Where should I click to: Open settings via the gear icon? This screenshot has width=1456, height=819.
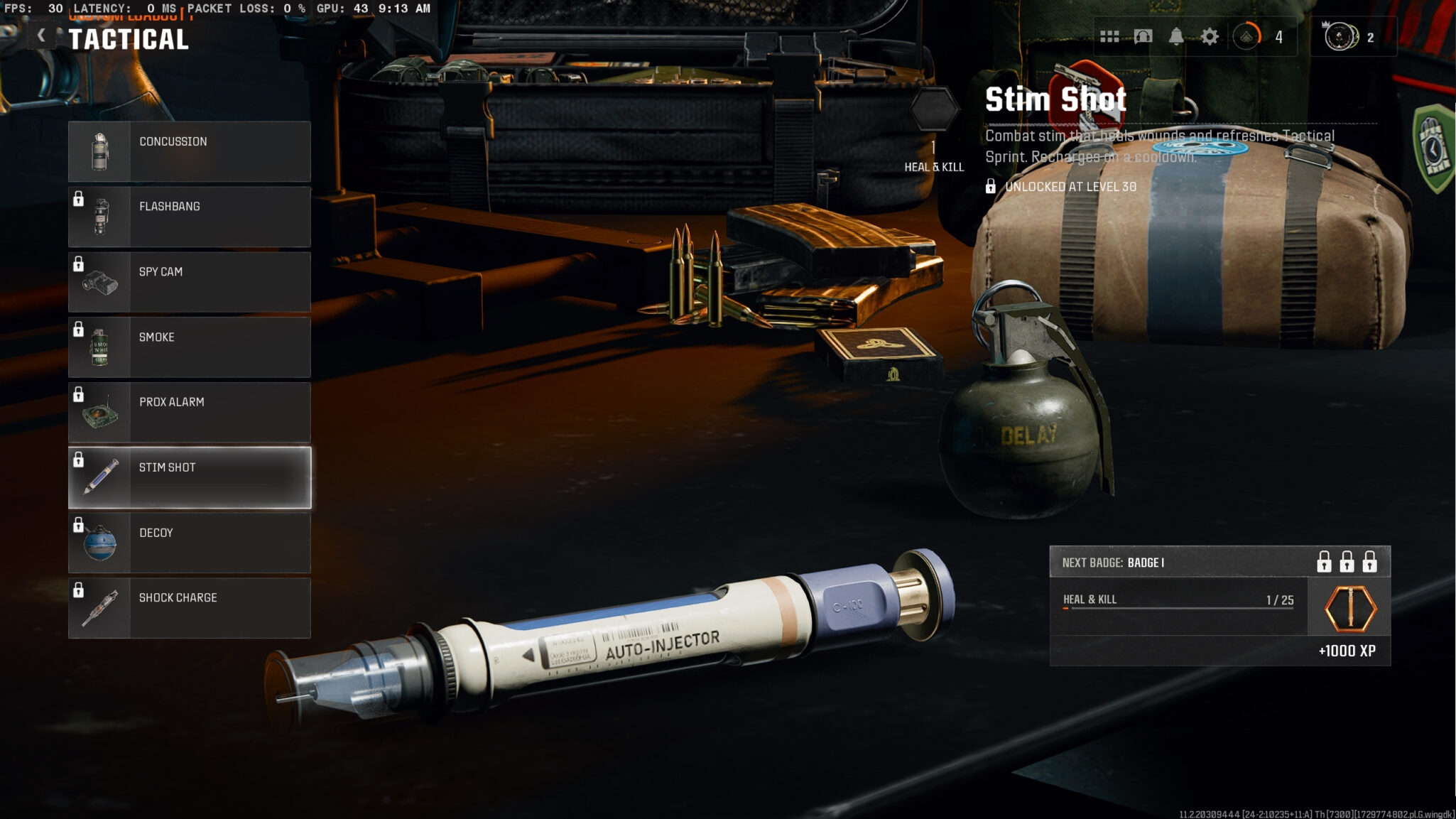pos(1210,37)
